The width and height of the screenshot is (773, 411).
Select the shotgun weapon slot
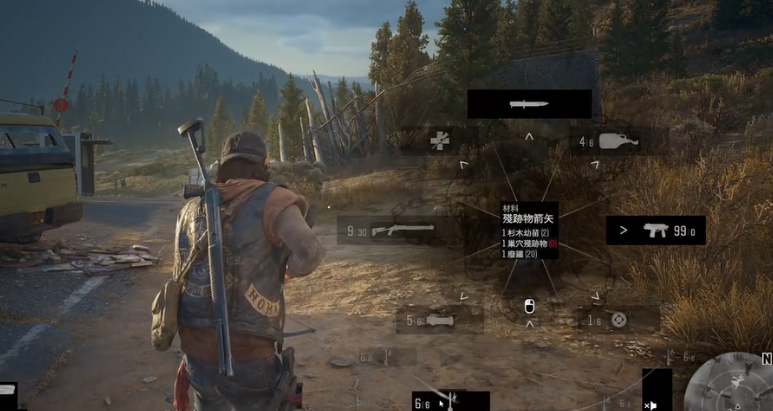[x=391, y=230]
